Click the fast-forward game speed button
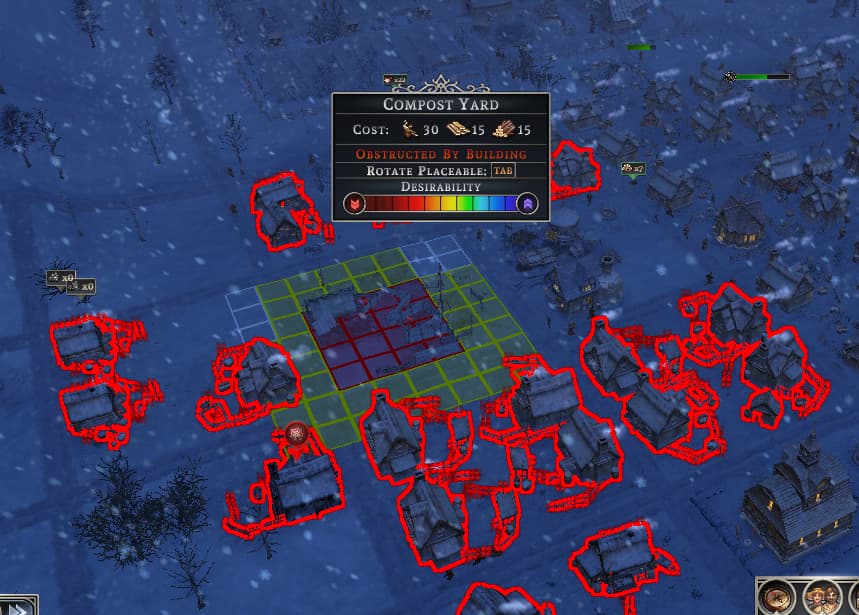The image size is (859, 615). click(18, 606)
